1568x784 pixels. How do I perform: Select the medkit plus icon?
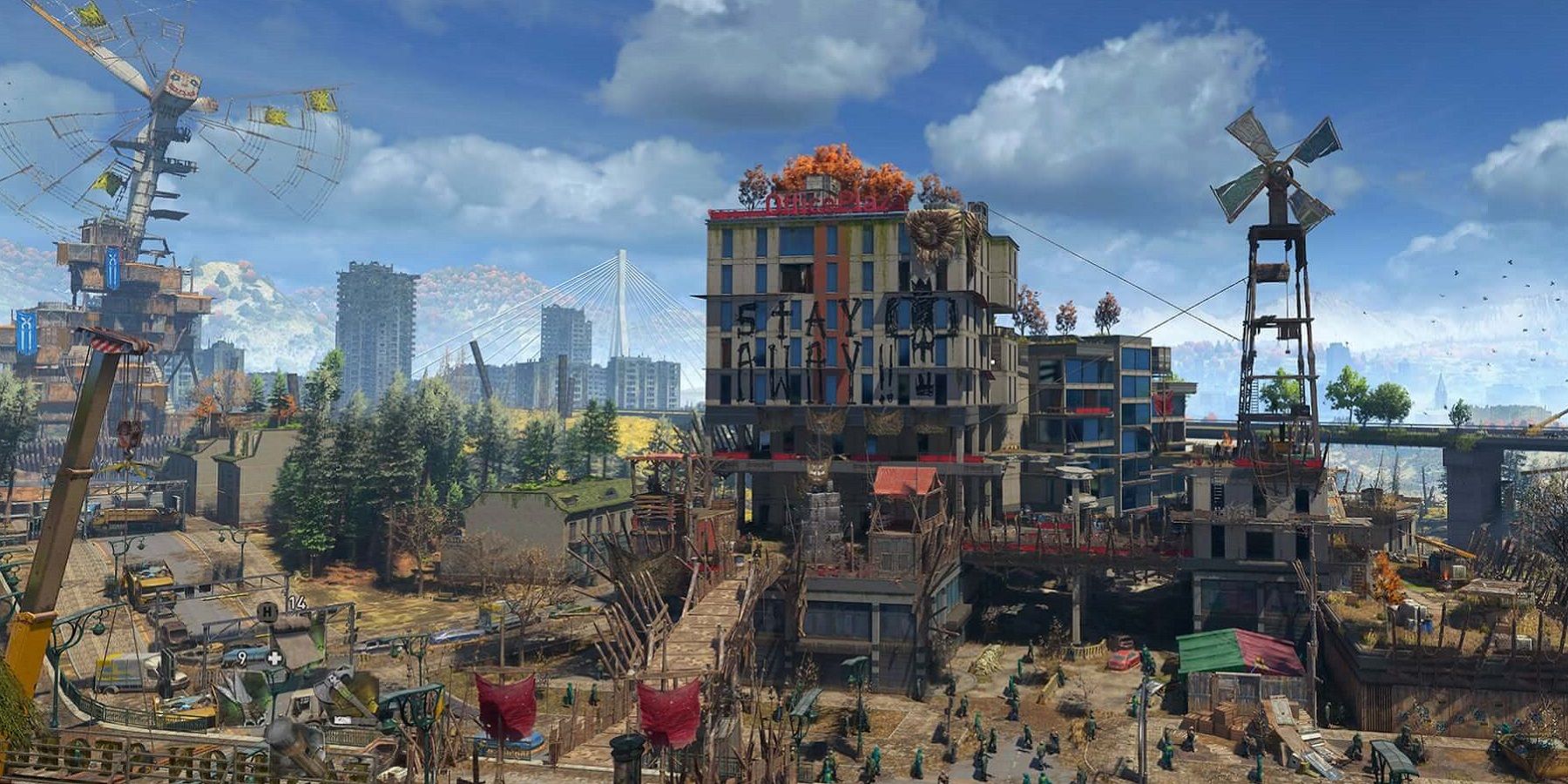[x=274, y=658]
